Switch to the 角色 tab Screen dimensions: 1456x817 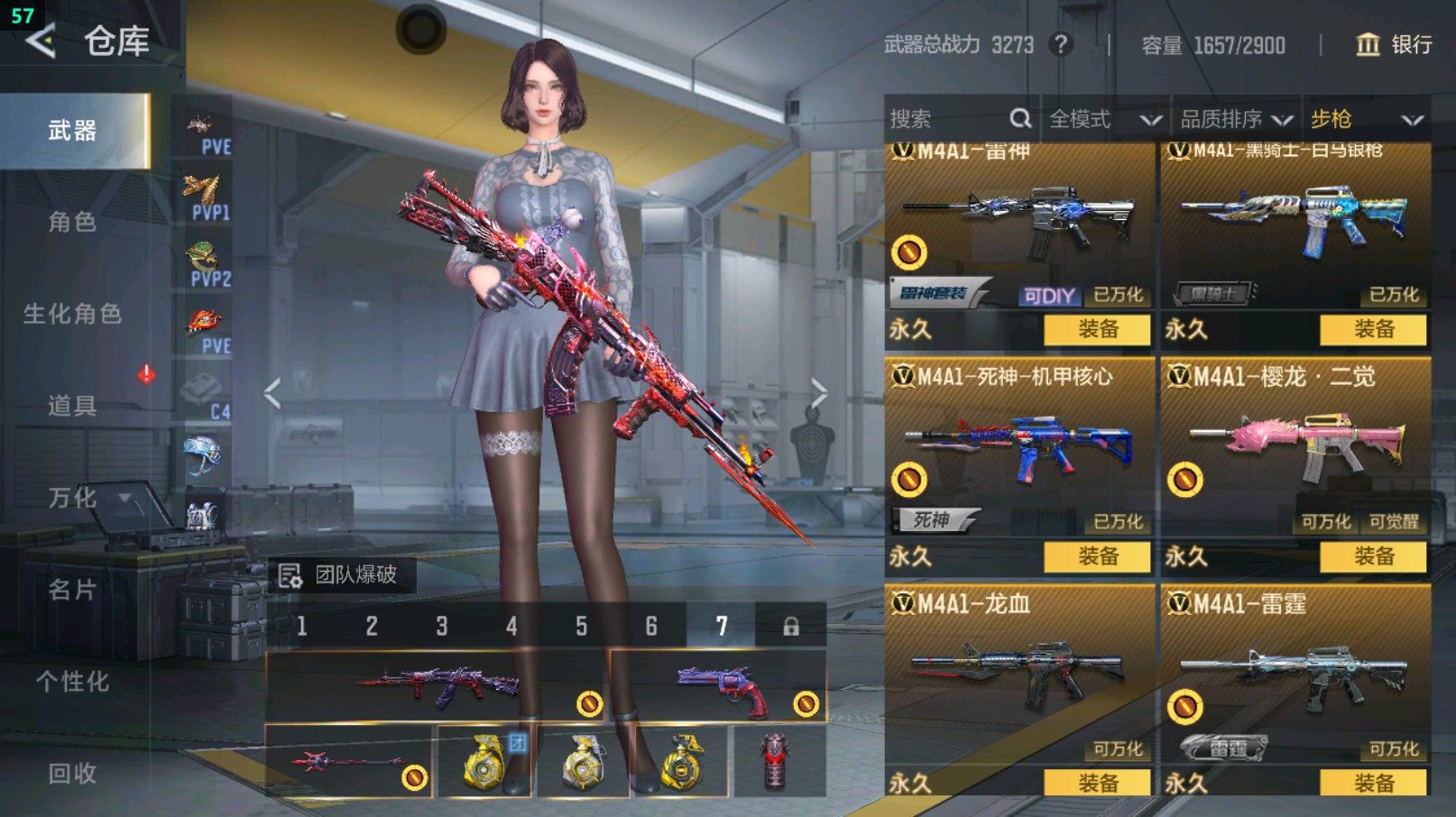72,222
